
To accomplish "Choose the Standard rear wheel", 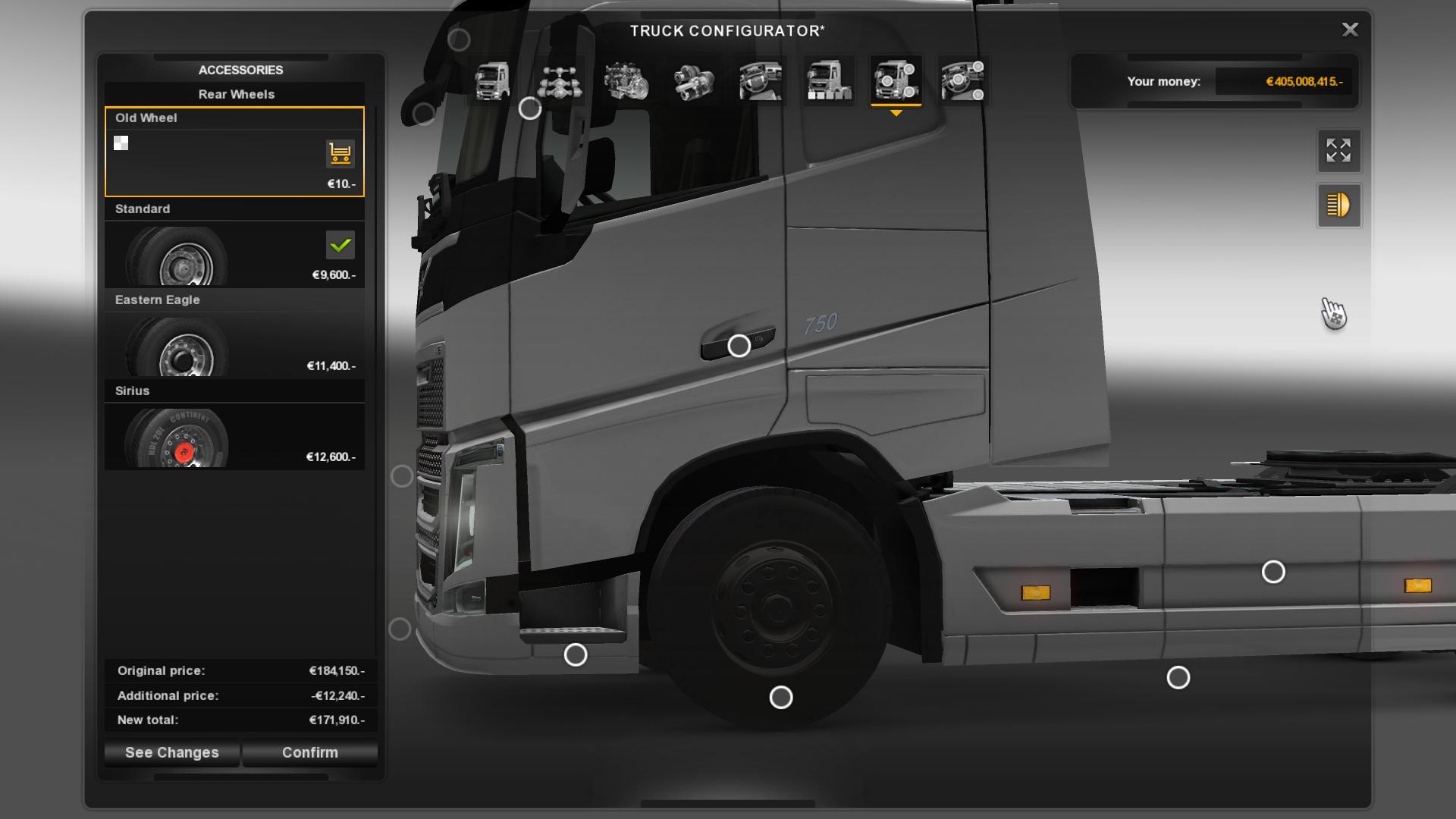I will click(234, 254).
